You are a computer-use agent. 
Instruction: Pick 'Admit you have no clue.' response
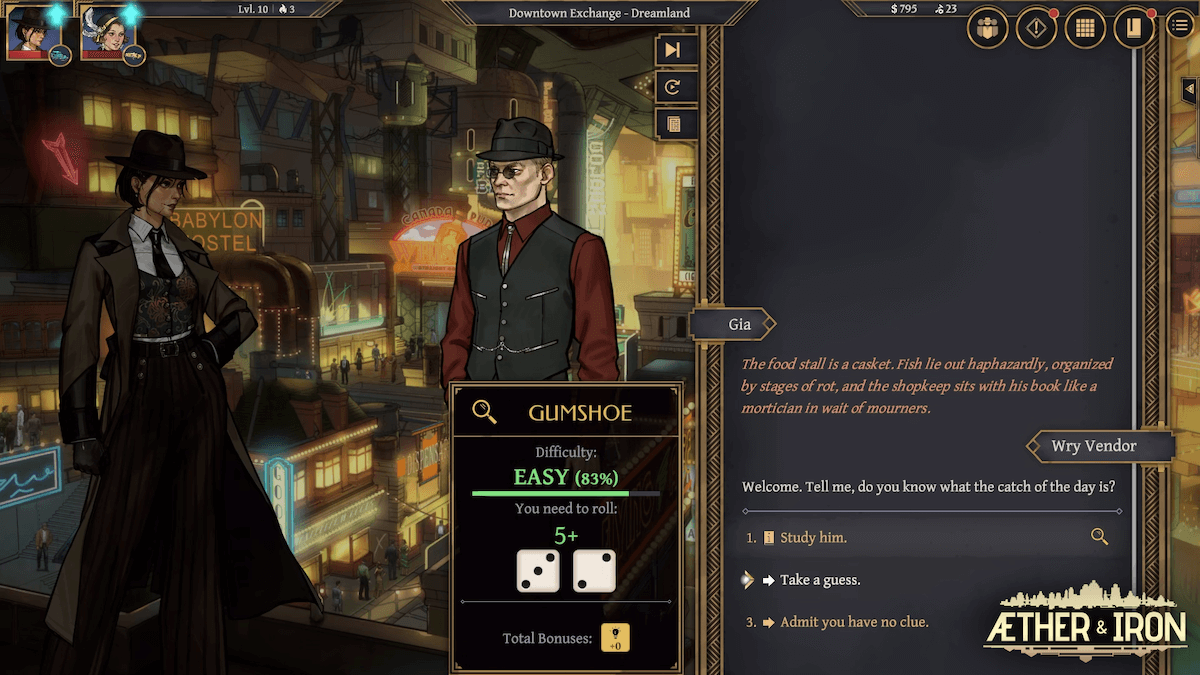[x=854, y=622]
